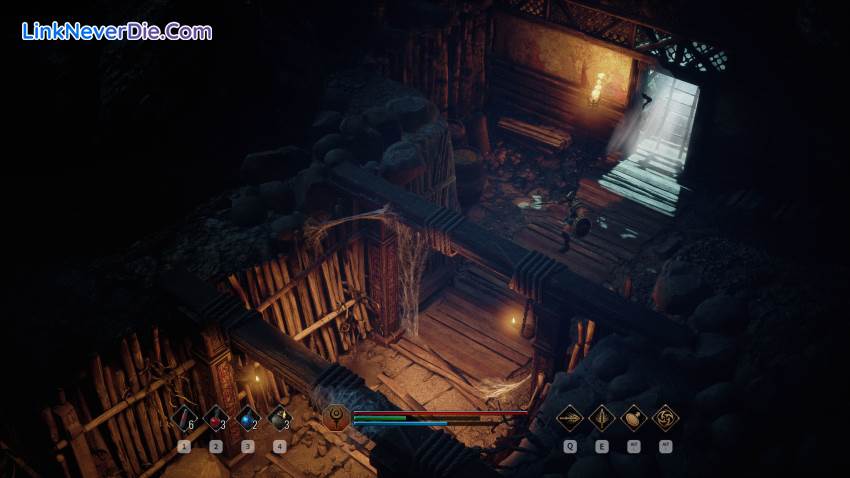Select the red vial item slot
This screenshot has width=850, height=478.
184,418
